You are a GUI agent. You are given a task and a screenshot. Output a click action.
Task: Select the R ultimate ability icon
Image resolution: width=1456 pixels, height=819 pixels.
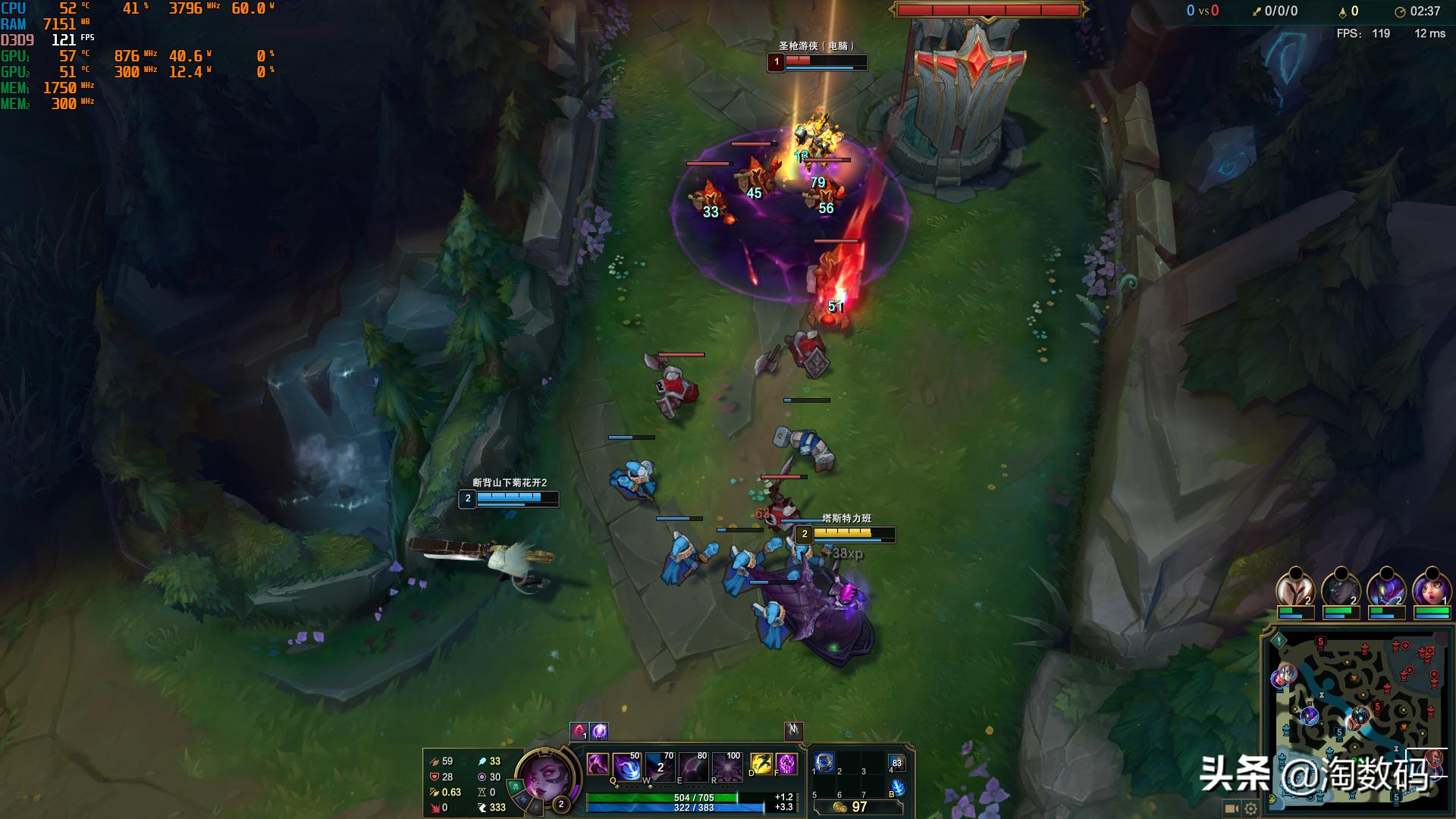tap(726, 767)
